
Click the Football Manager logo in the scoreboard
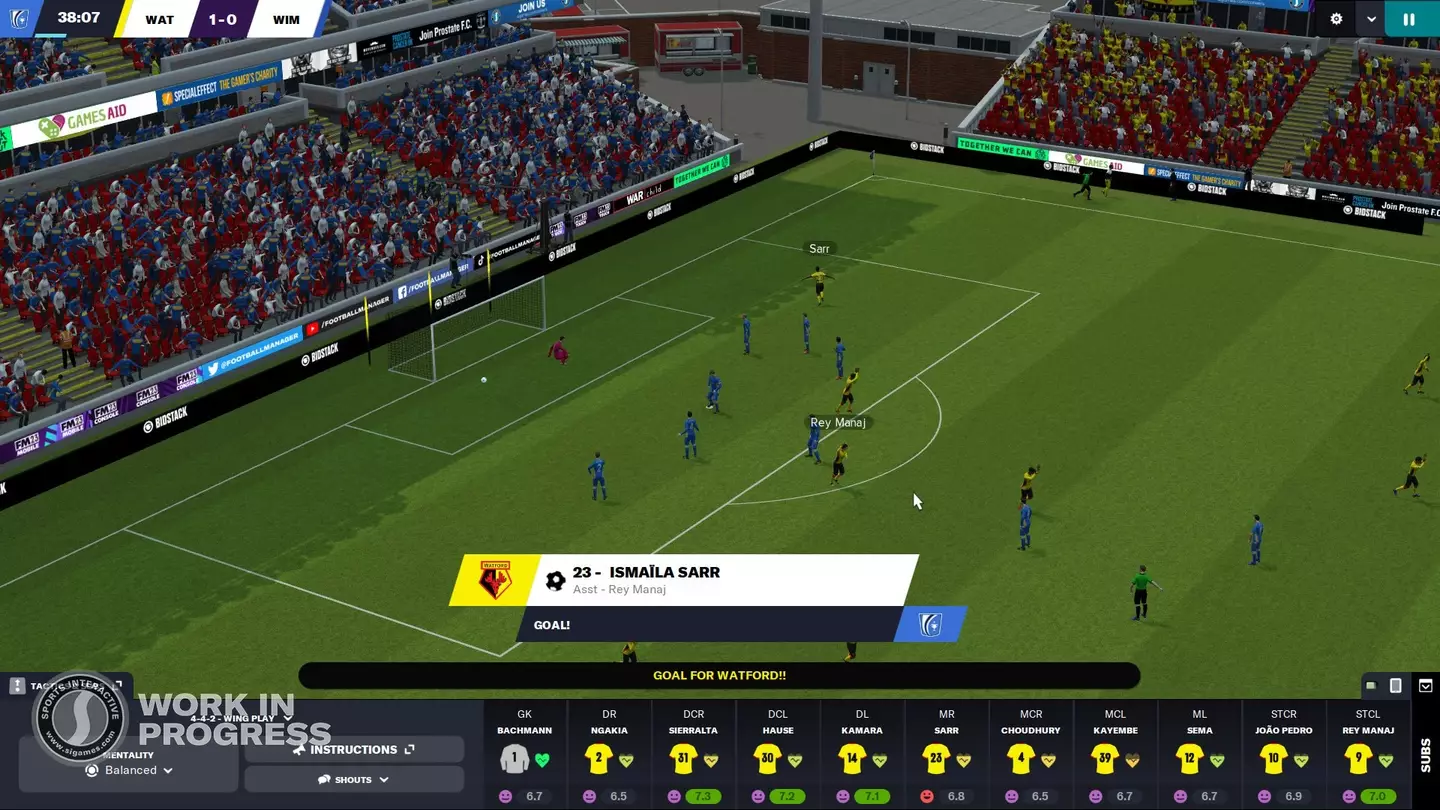(x=19, y=18)
